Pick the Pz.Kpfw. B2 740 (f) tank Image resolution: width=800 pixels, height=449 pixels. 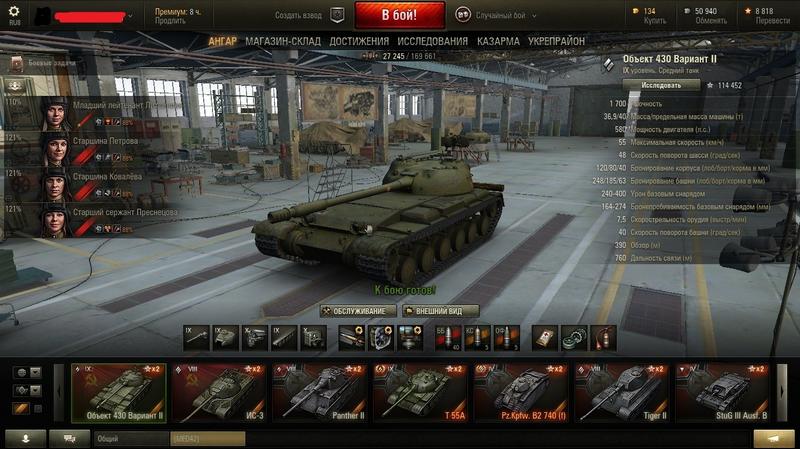520,391
